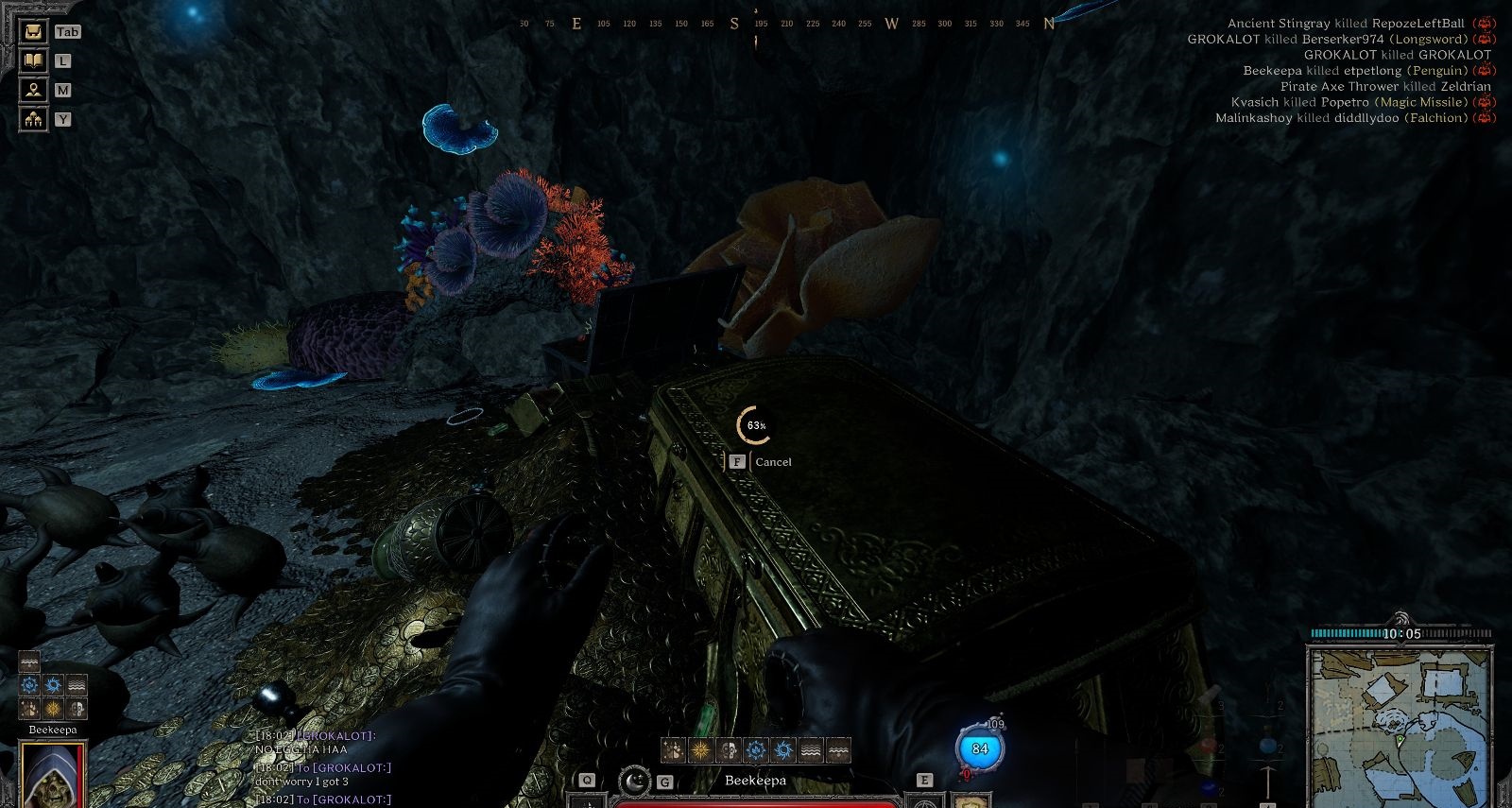
Task: Open the inventory bag icon
Action: tap(34, 31)
